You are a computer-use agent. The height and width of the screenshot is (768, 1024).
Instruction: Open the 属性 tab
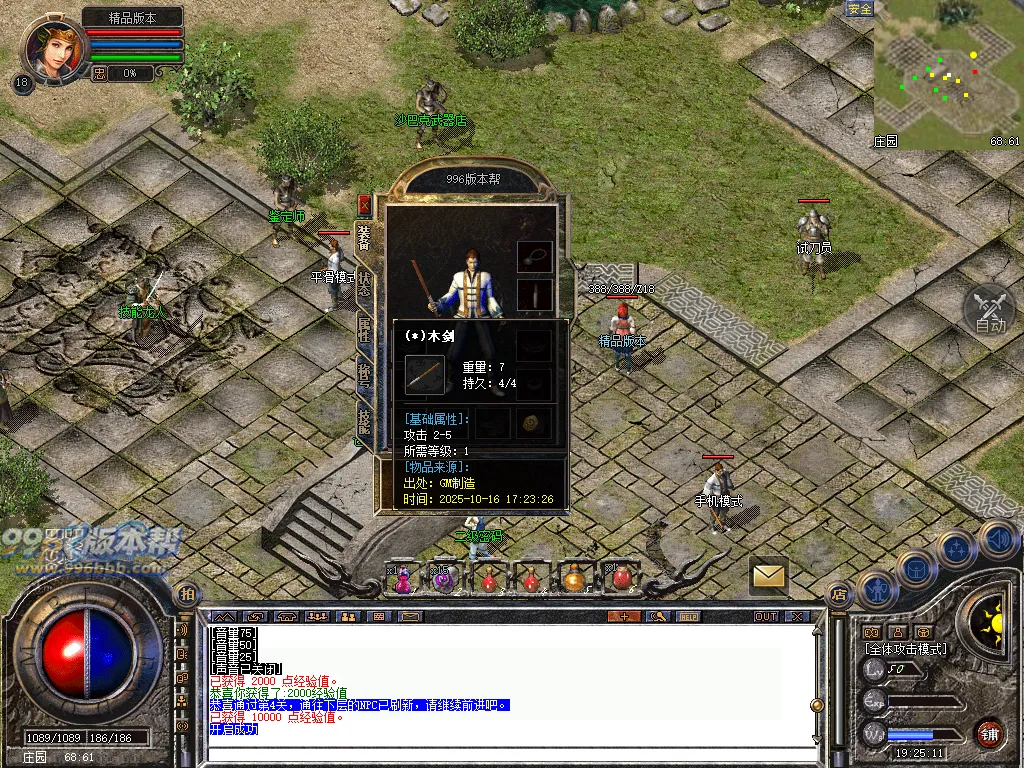point(365,329)
